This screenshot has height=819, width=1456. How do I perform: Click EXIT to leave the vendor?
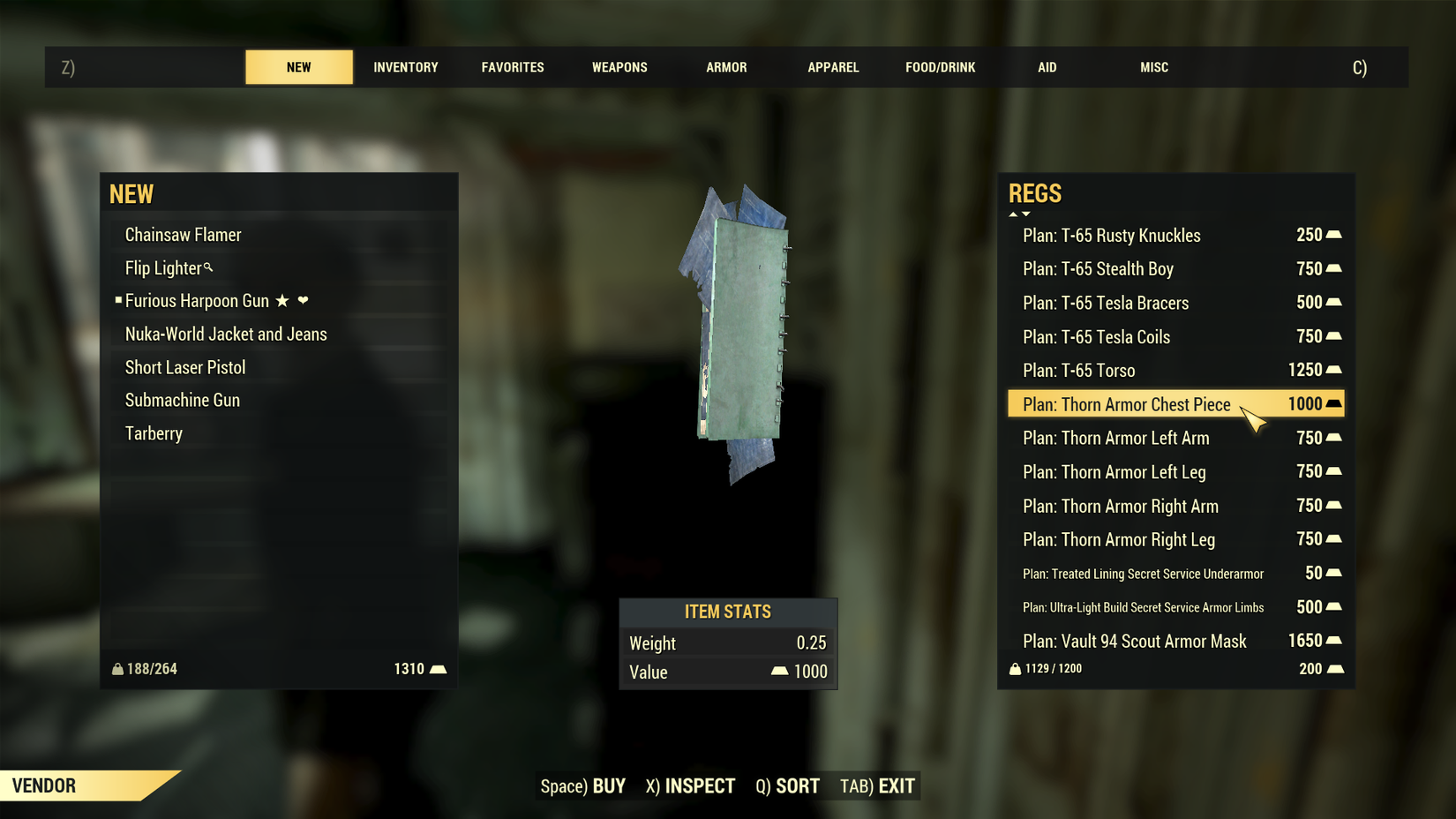click(x=896, y=785)
